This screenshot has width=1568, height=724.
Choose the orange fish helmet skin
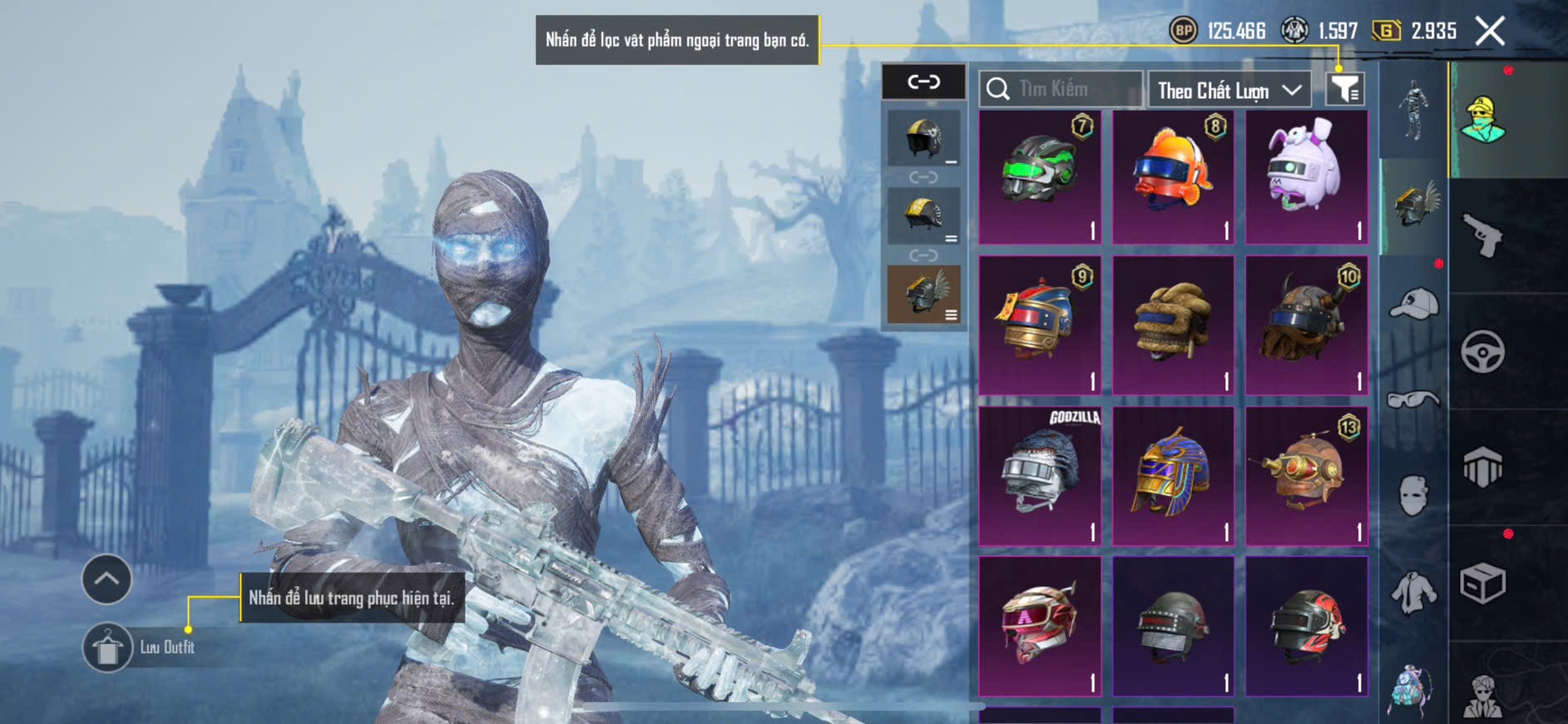1173,176
